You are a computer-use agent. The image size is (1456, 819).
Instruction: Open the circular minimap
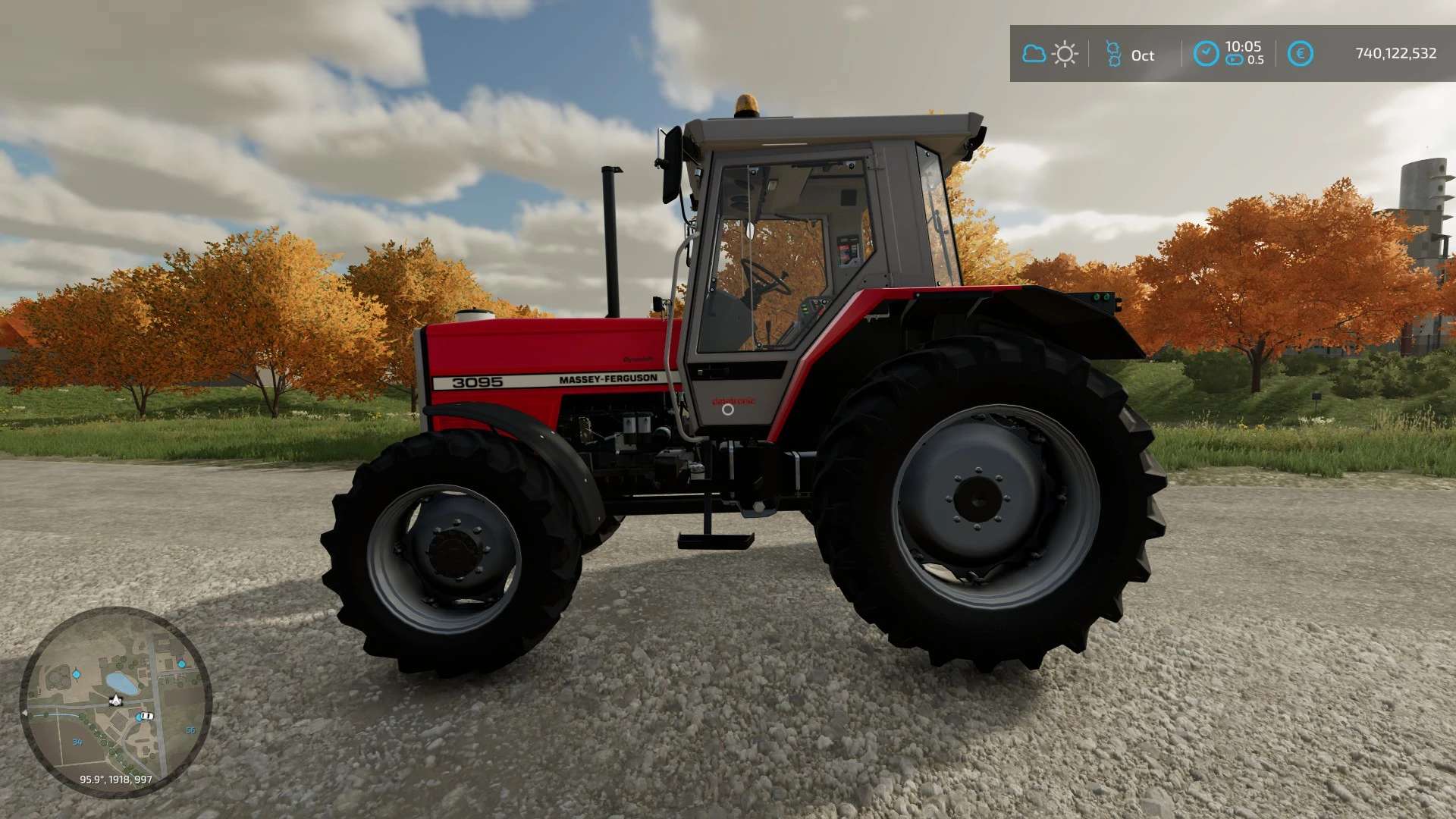[x=115, y=701]
